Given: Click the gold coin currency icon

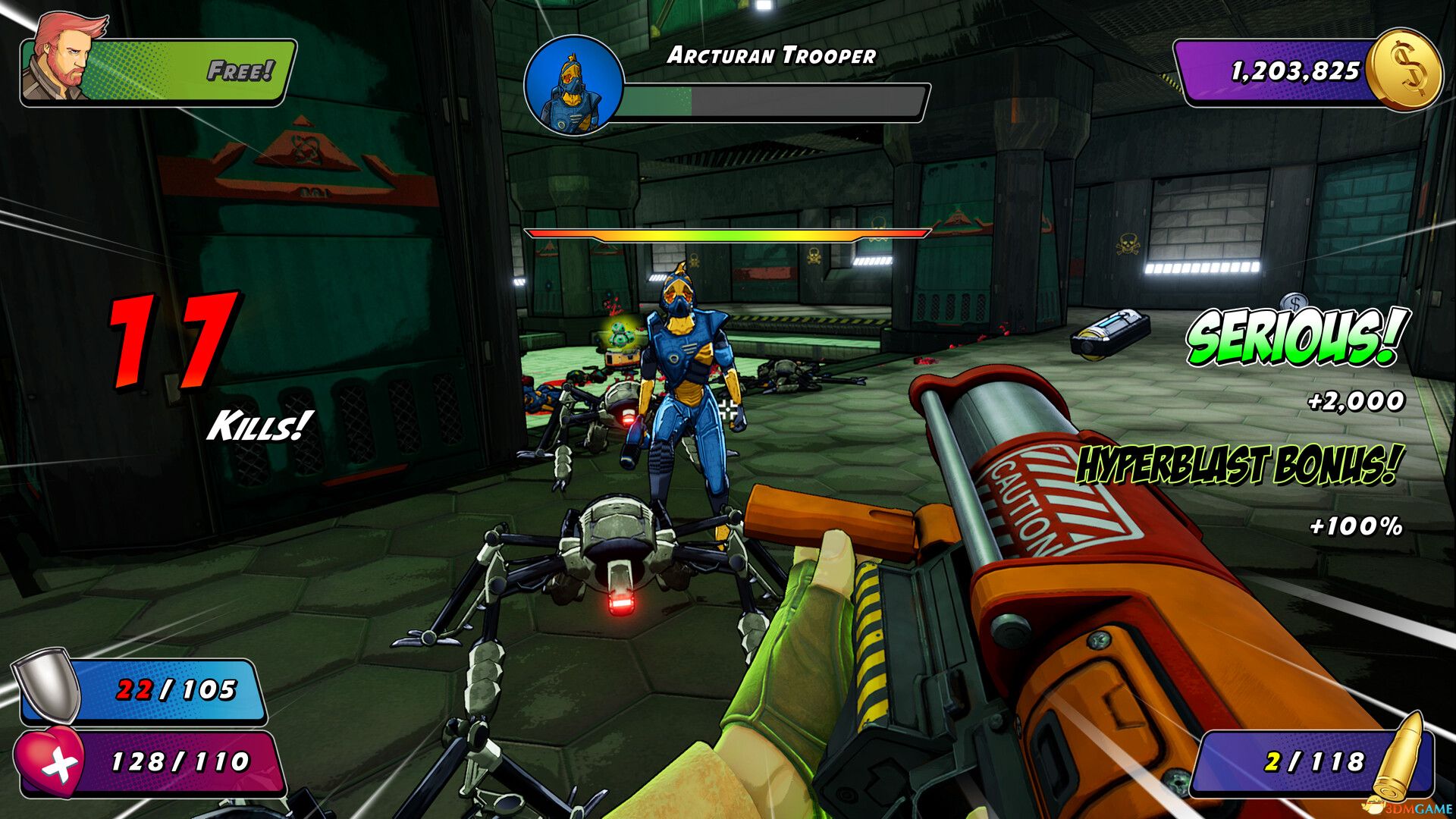Looking at the screenshot, I should pyautogui.click(x=1405, y=72).
